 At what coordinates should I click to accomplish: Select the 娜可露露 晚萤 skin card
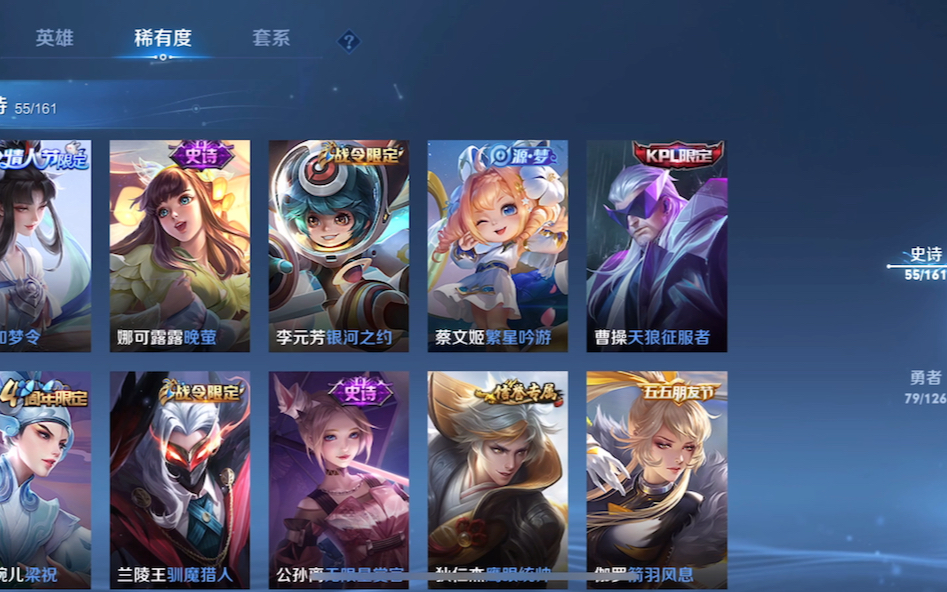pyautogui.click(x=180, y=245)
